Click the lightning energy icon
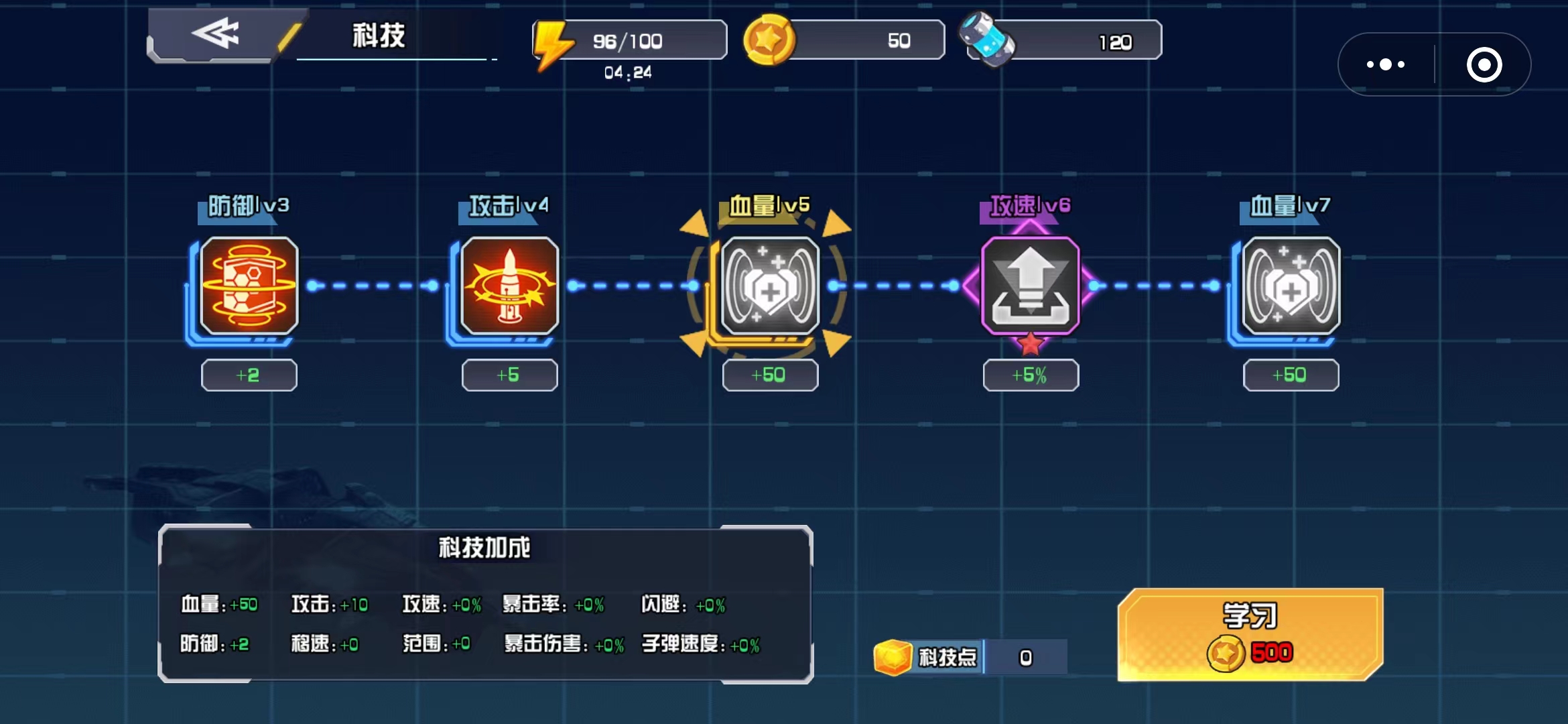The width and height of the screenshot is (1568, 724). (555, 40)
